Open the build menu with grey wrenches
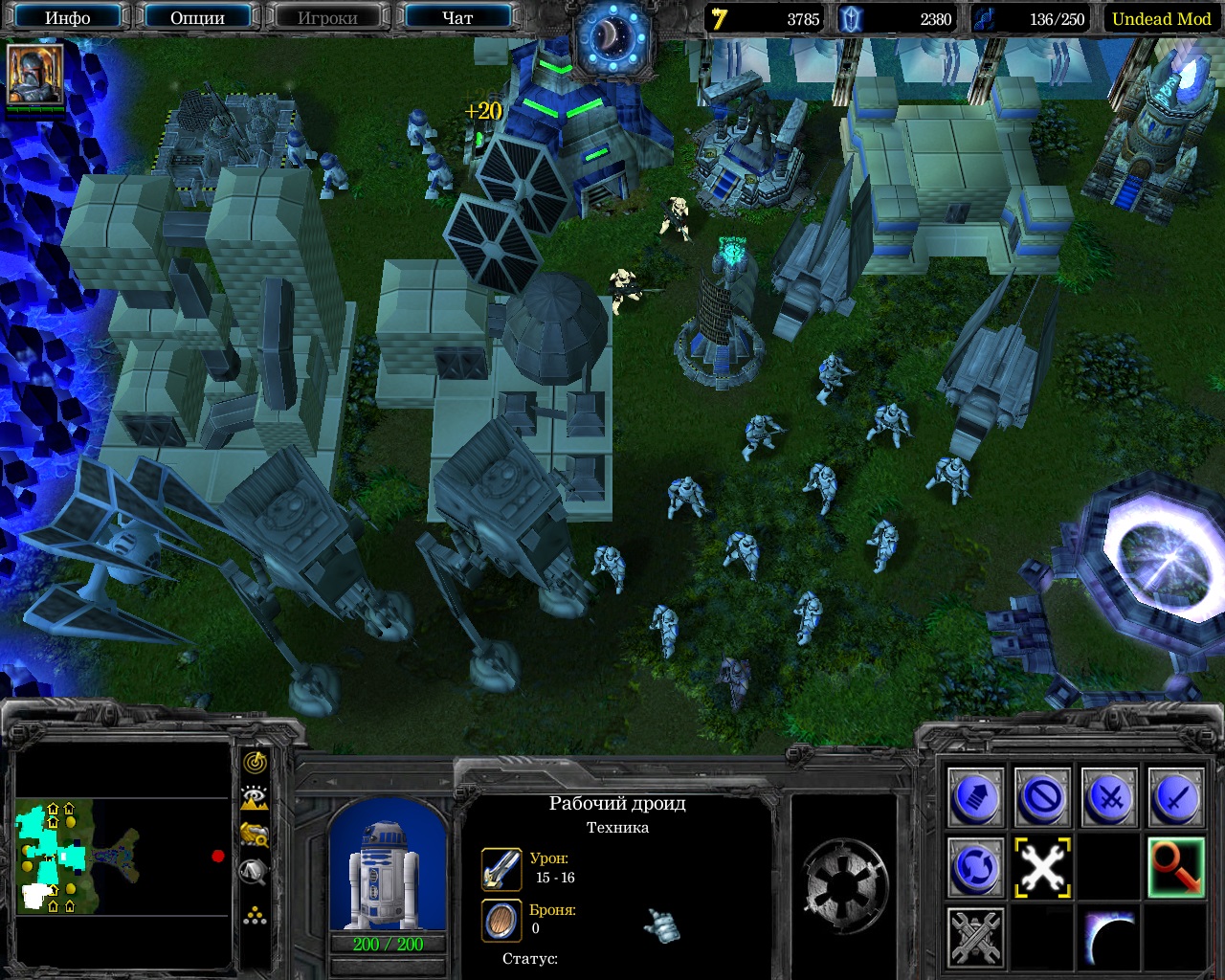Image resolution: width=1225 pixels, height=980 pixels. click(975, 936)
